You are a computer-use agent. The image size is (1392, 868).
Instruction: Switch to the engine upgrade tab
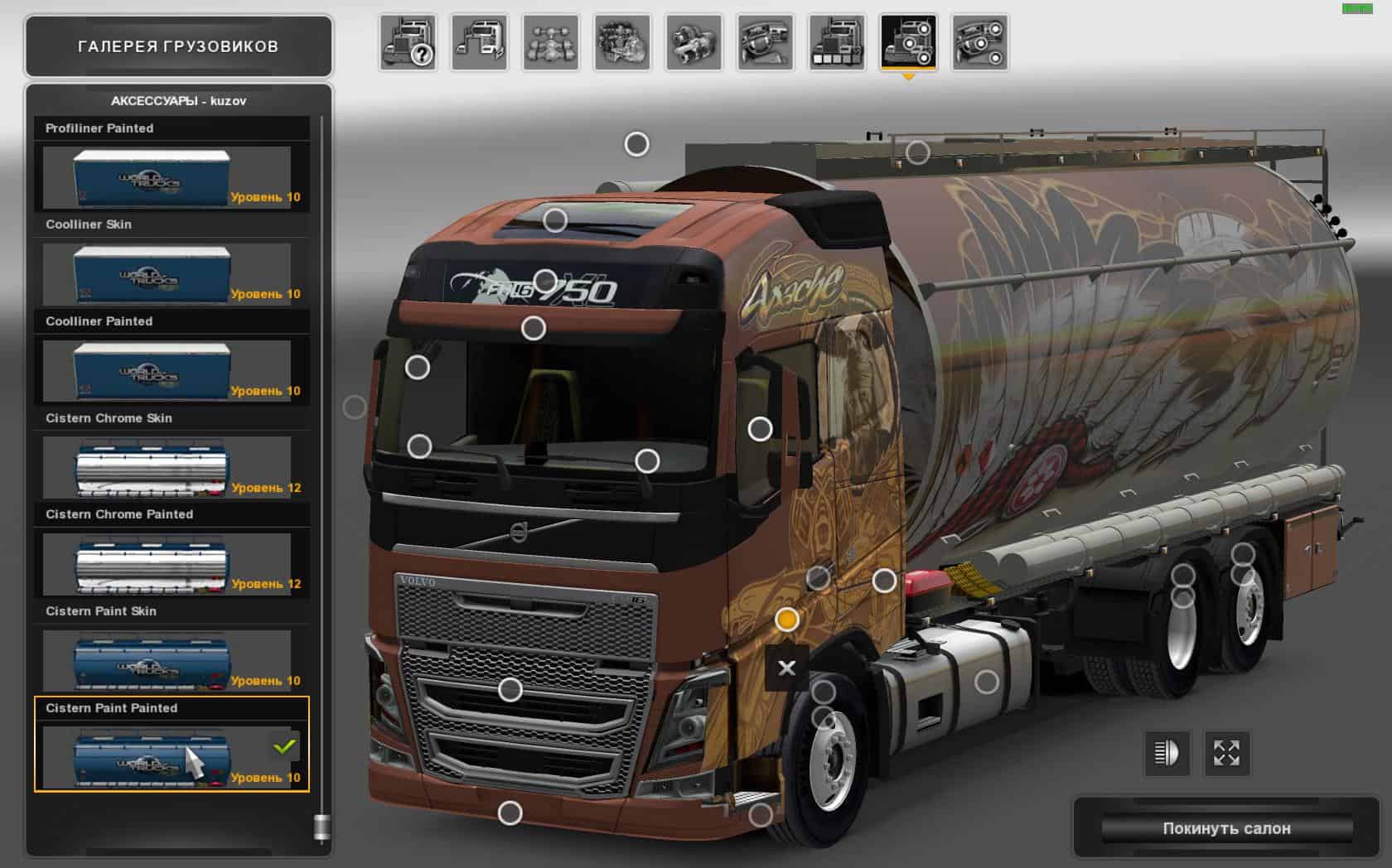(622, 43)
